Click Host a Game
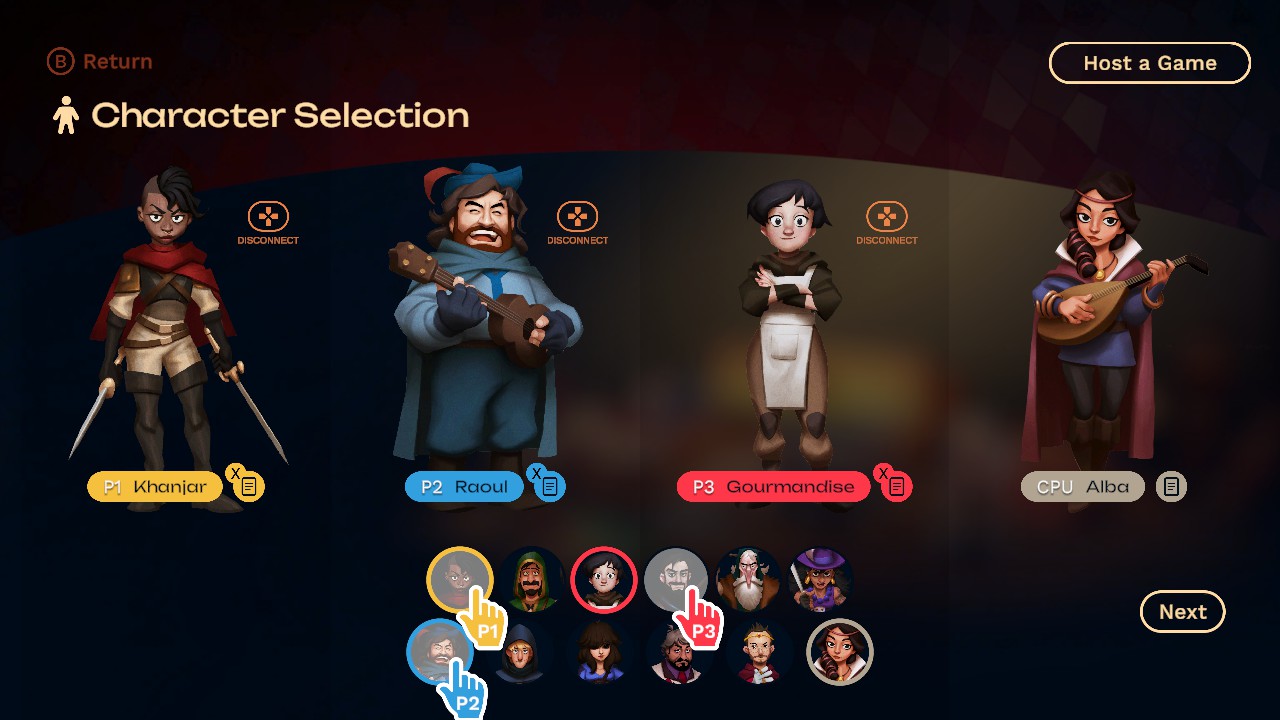Viewport: 1280px width, 720px height. [x=1149, y=62]
